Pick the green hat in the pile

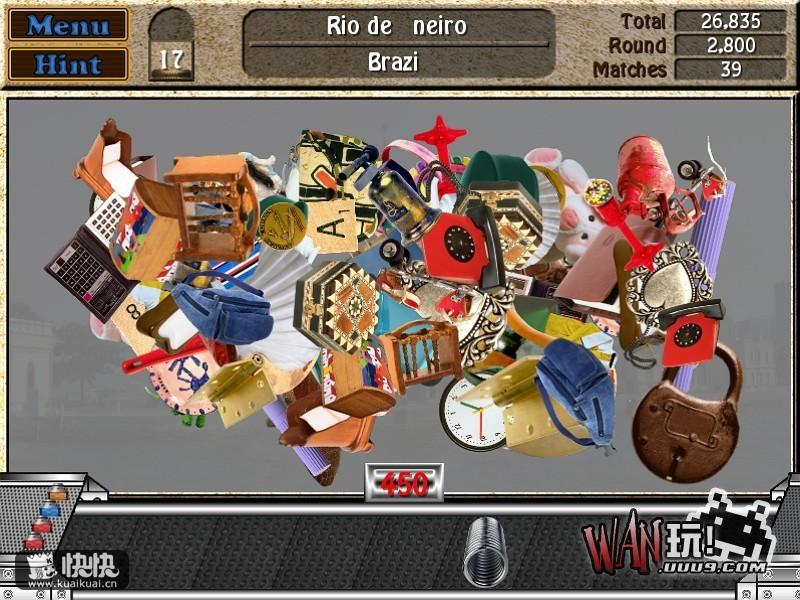[x=500, y=178]
